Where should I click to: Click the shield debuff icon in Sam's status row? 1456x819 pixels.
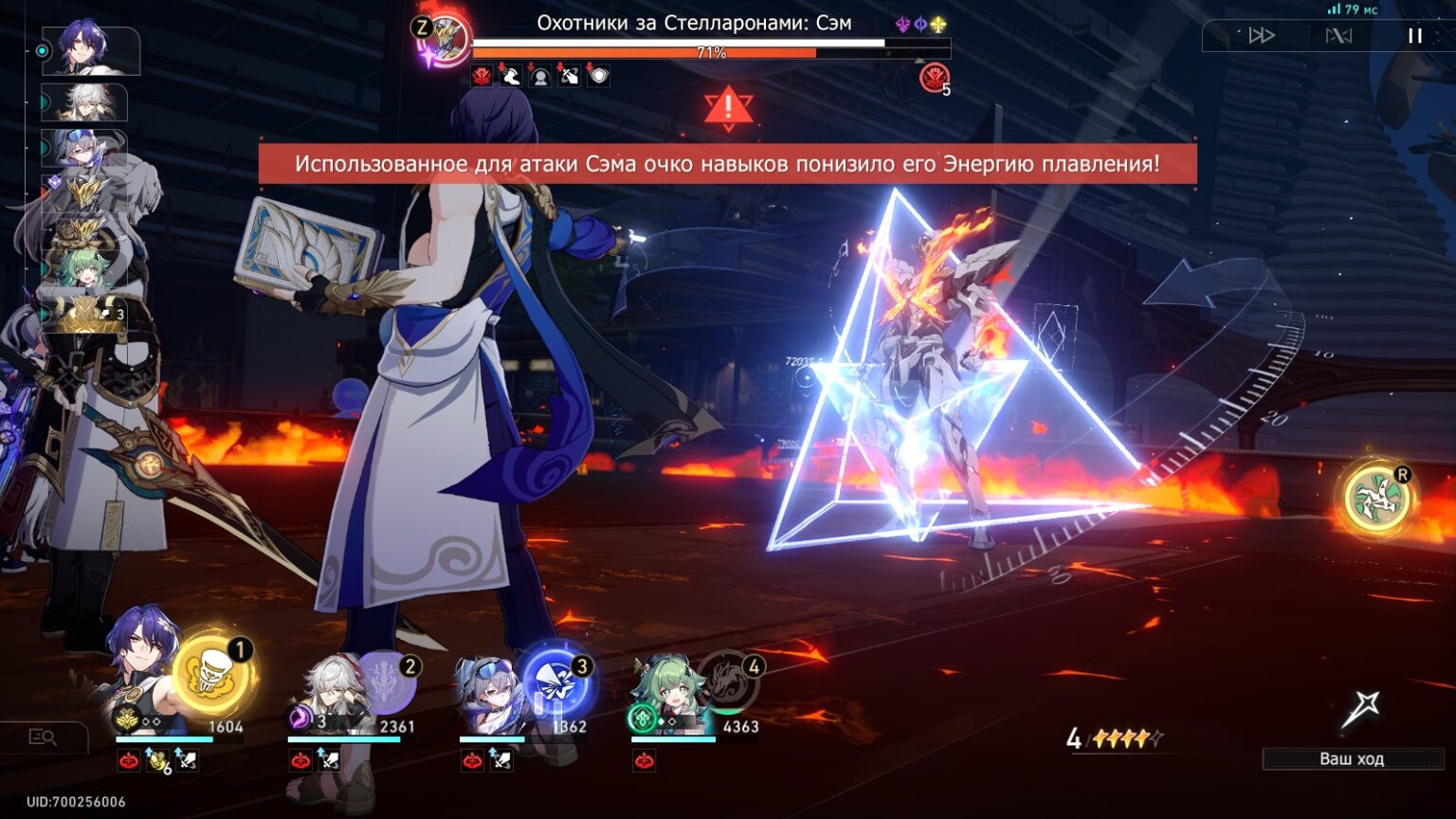coord(599,76)
